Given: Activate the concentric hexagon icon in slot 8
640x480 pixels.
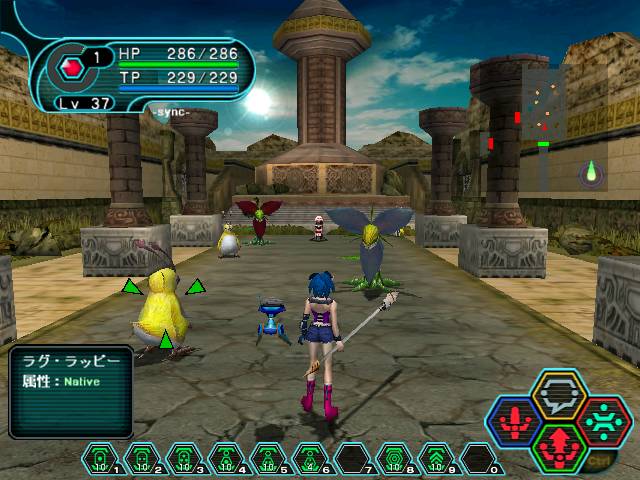Looking at the screenshot, I should (394, 458).
